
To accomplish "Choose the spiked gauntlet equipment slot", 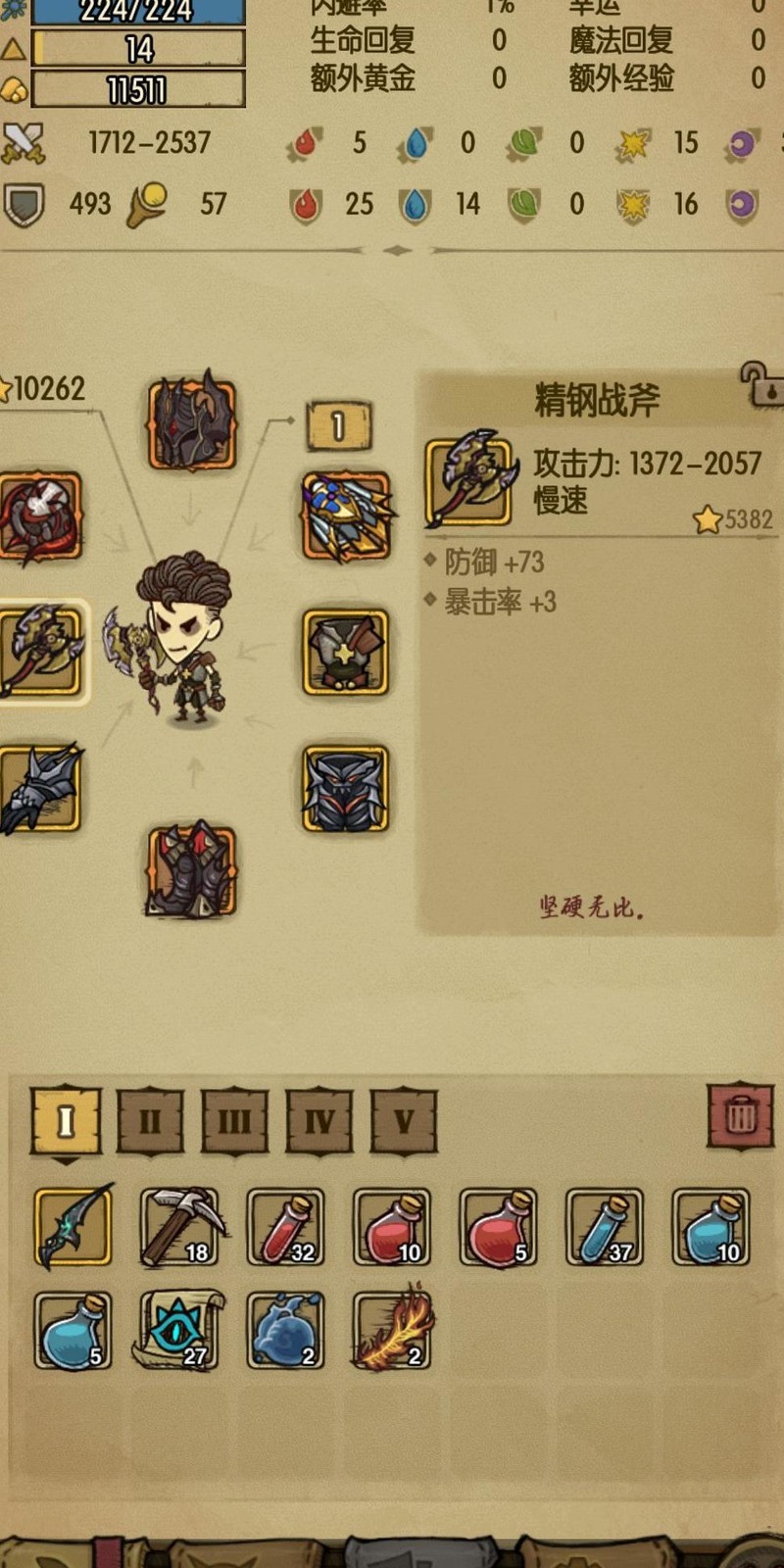I will (41, 788).
